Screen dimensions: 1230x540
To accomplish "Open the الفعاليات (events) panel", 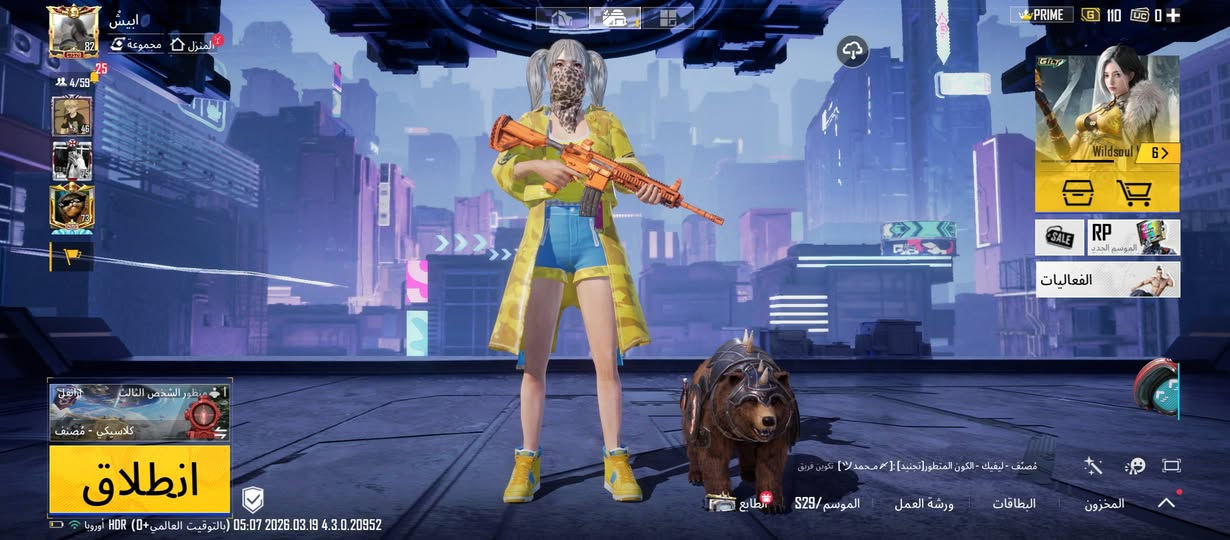I will point(1107,280).
